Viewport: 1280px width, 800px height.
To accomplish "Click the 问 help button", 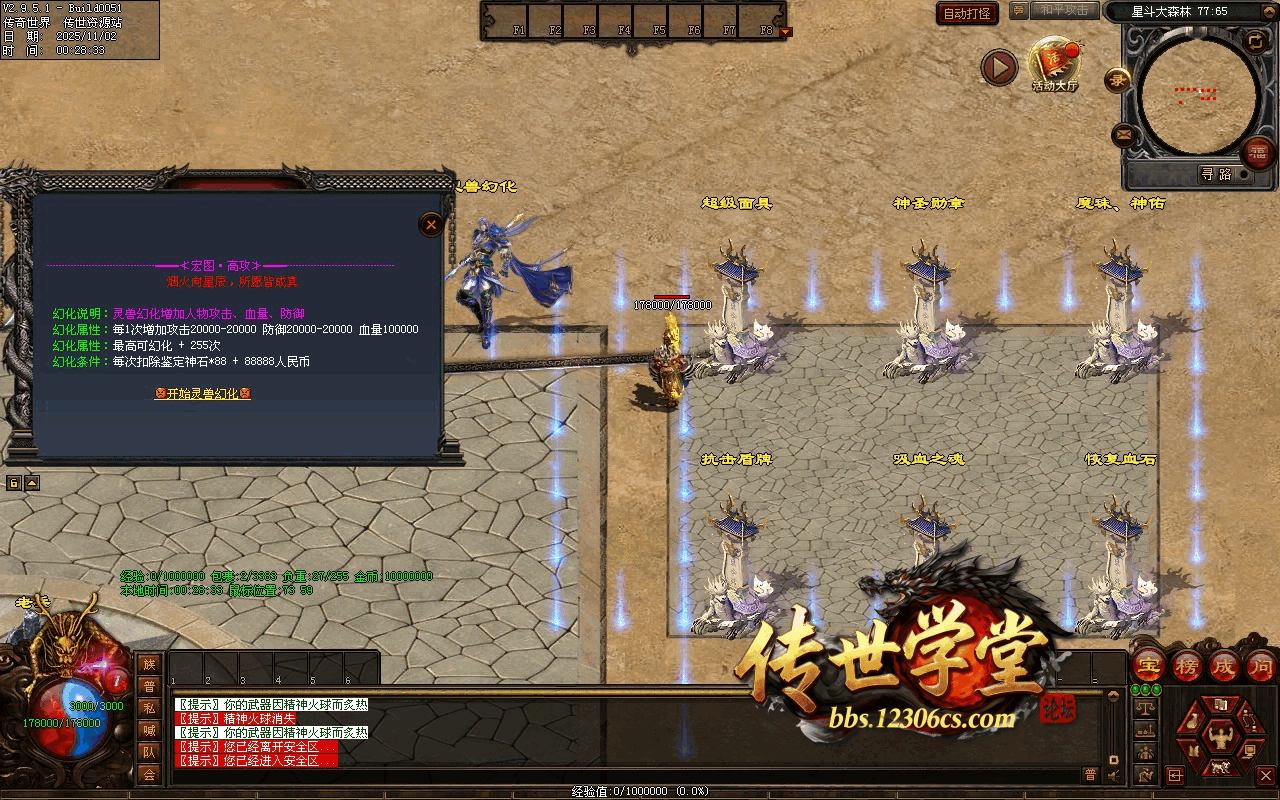I will coord(1261,667).
